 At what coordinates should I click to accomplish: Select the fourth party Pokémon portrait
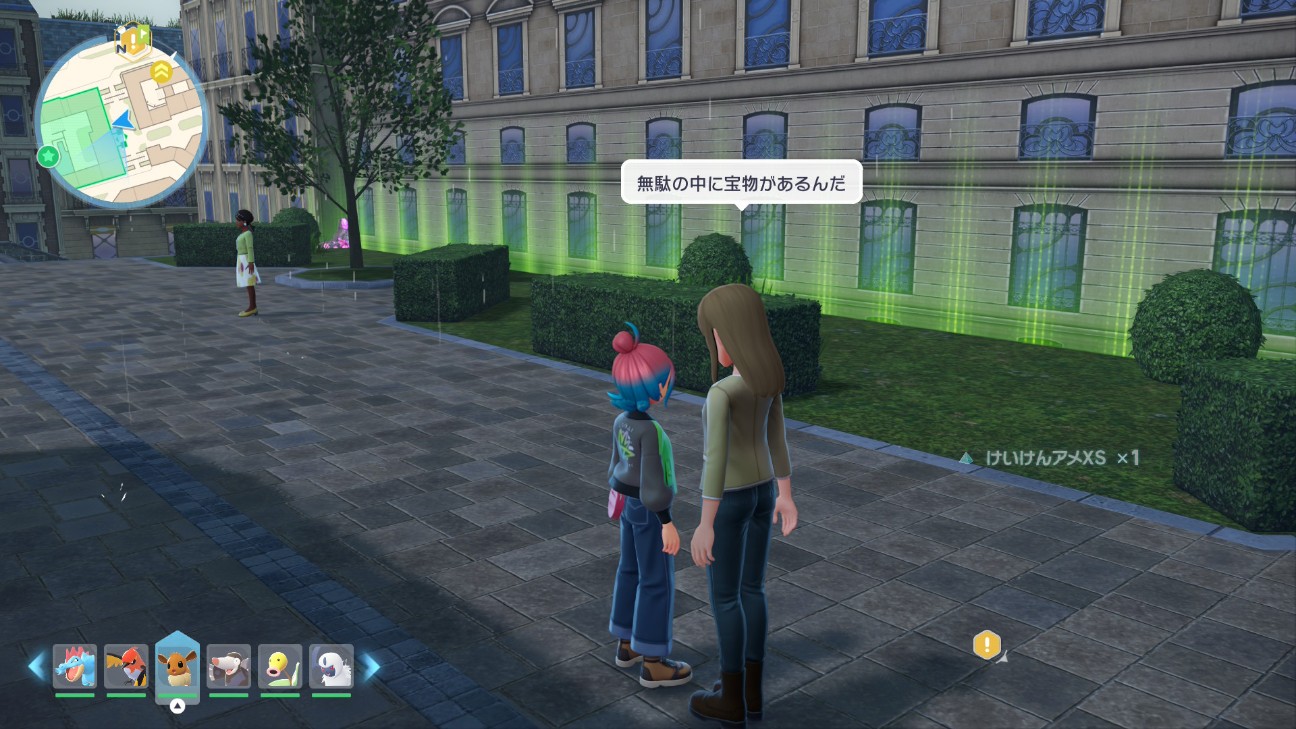click(229, 665)
